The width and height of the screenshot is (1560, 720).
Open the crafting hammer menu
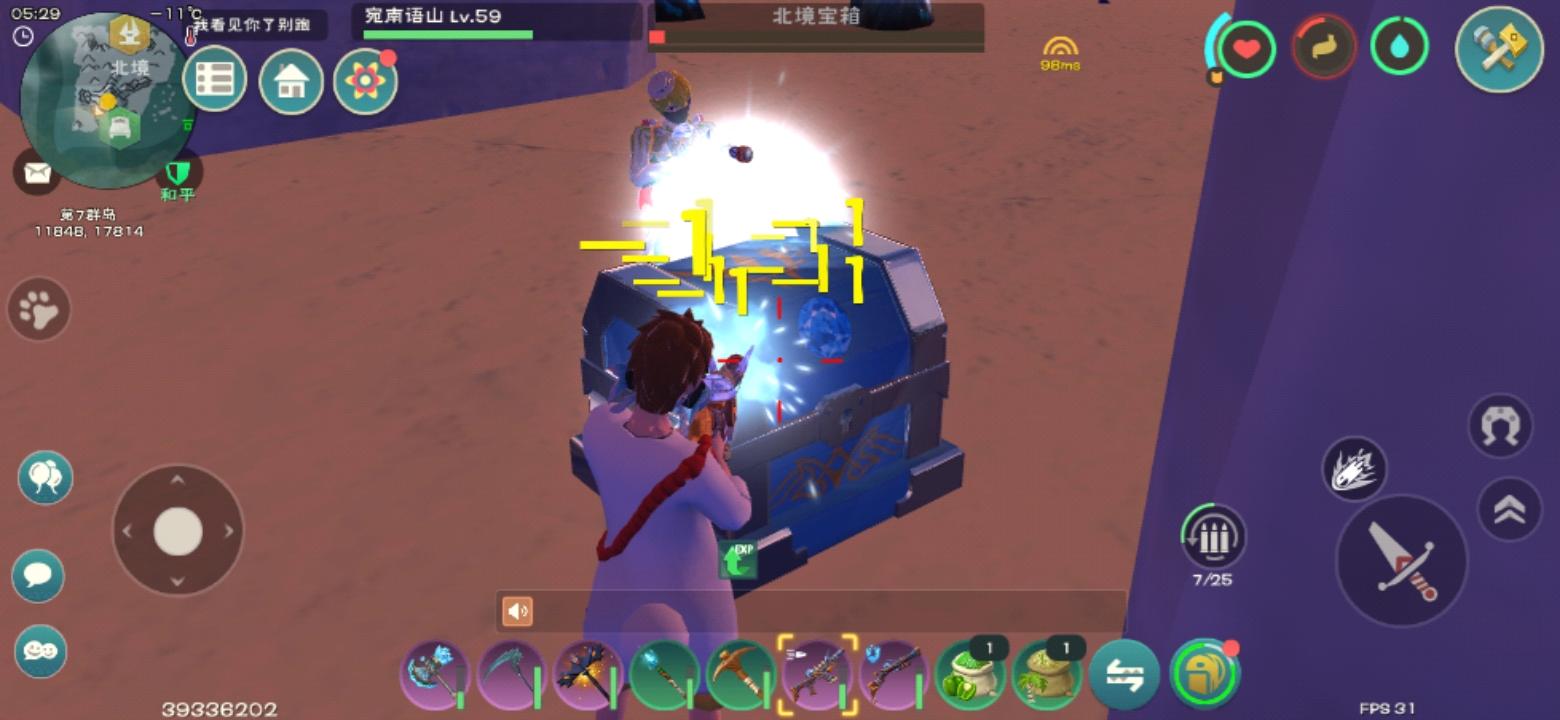(1497, 48)
